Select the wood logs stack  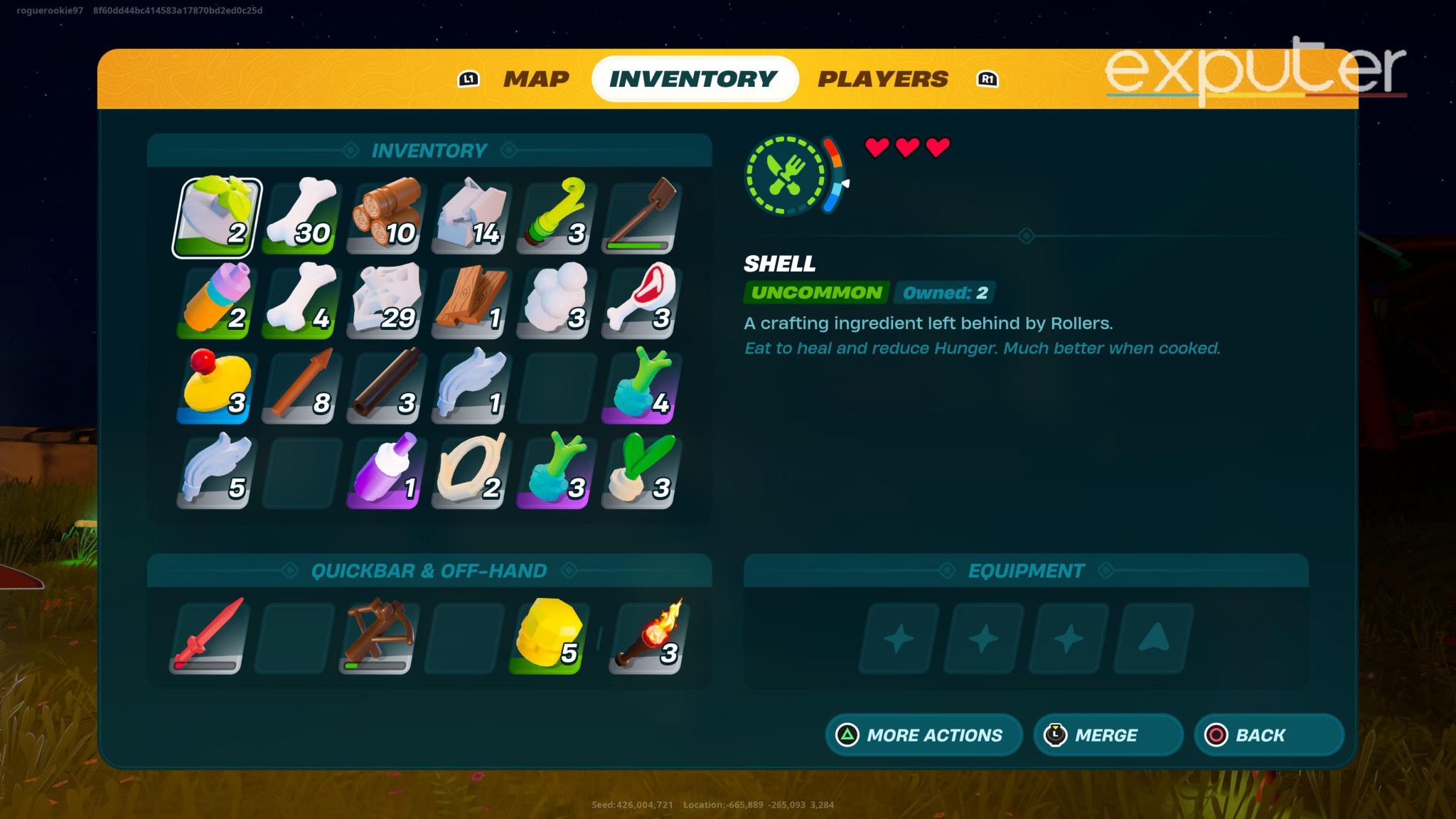(384, 213)
